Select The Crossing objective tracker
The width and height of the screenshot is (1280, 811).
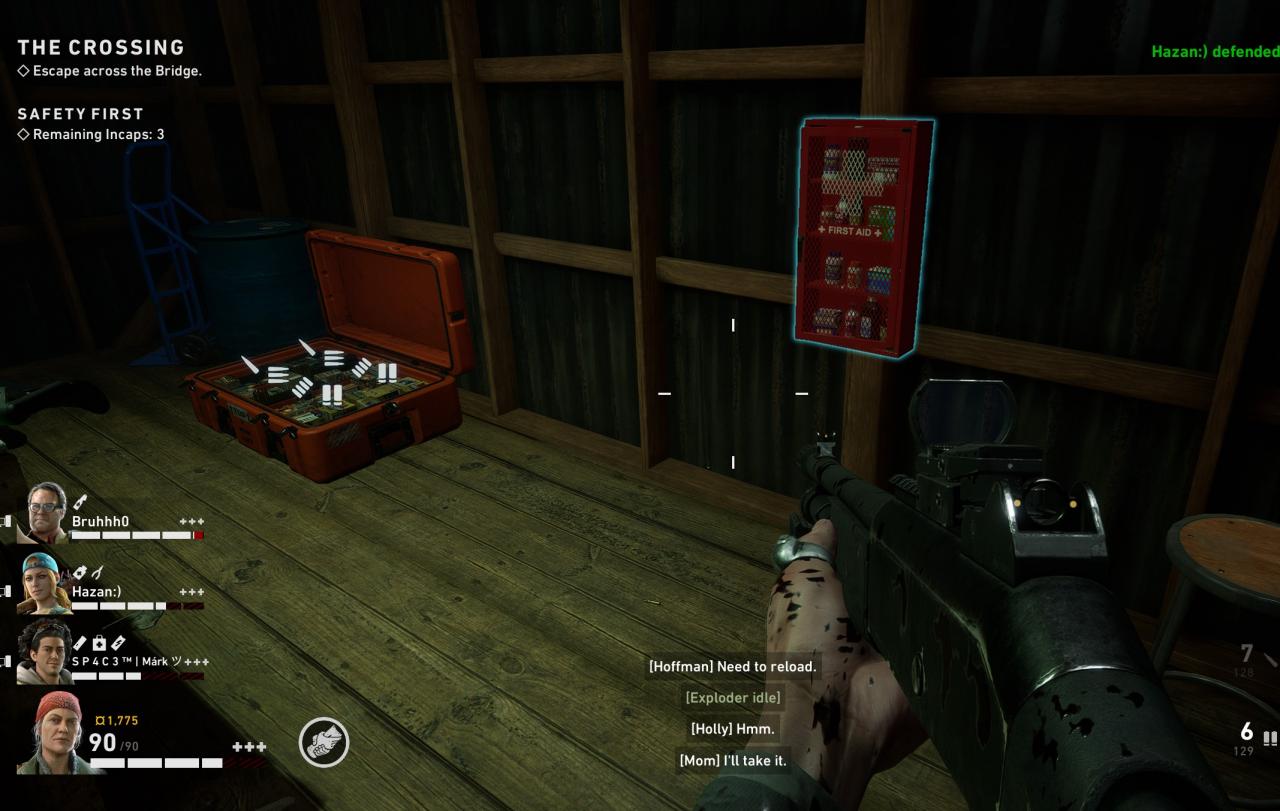point(101,48)
